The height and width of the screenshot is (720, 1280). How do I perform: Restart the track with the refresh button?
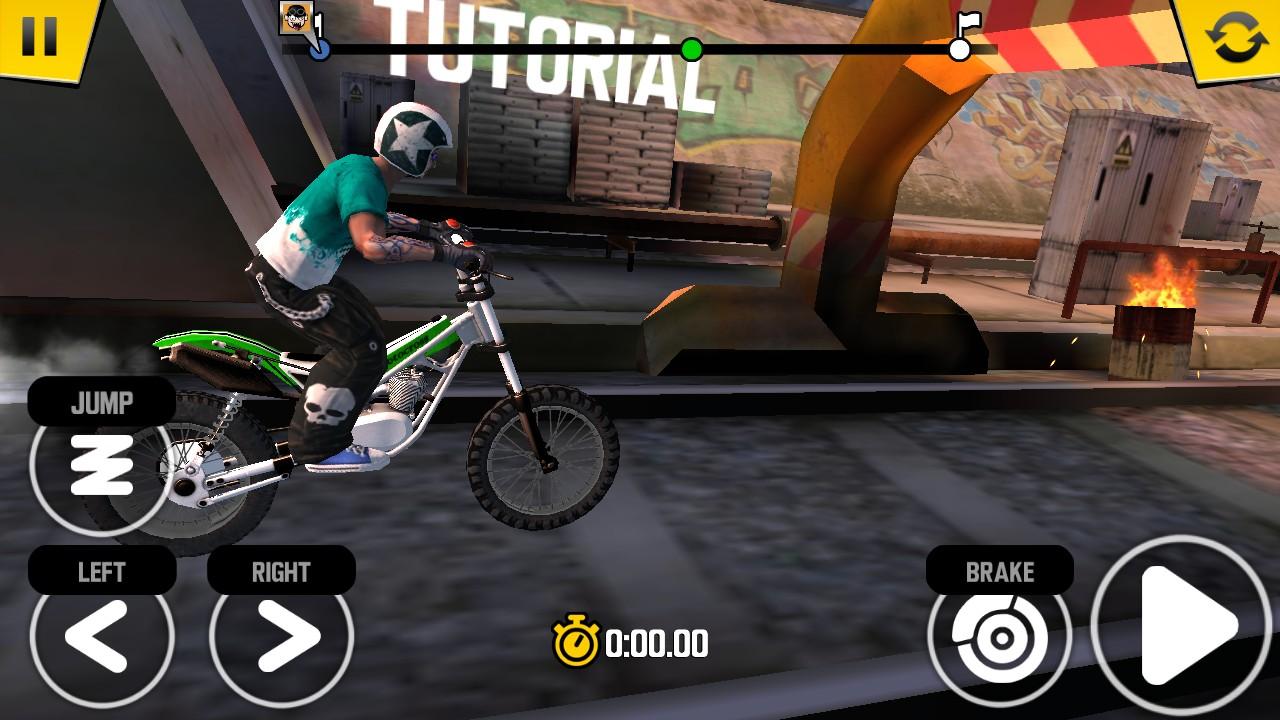point(1236,36)
